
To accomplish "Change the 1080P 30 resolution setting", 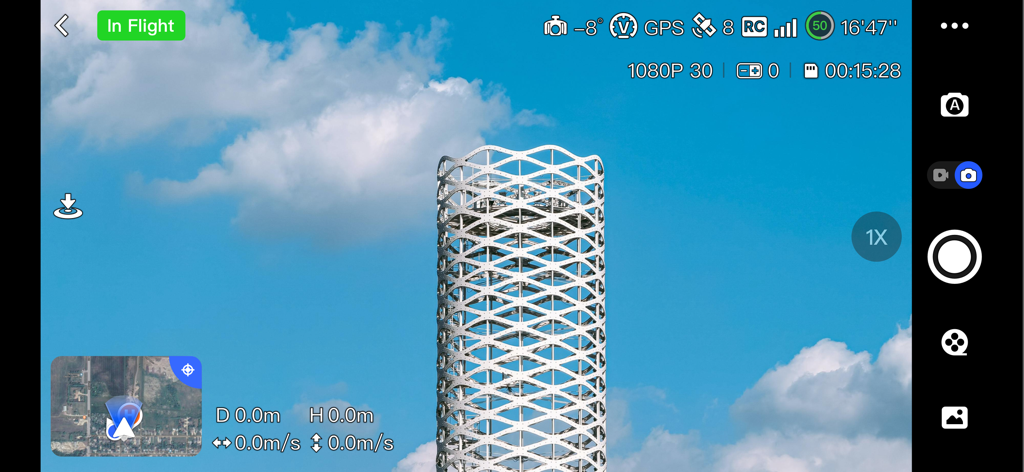I will pyautogui.click(x=670, y=71).
